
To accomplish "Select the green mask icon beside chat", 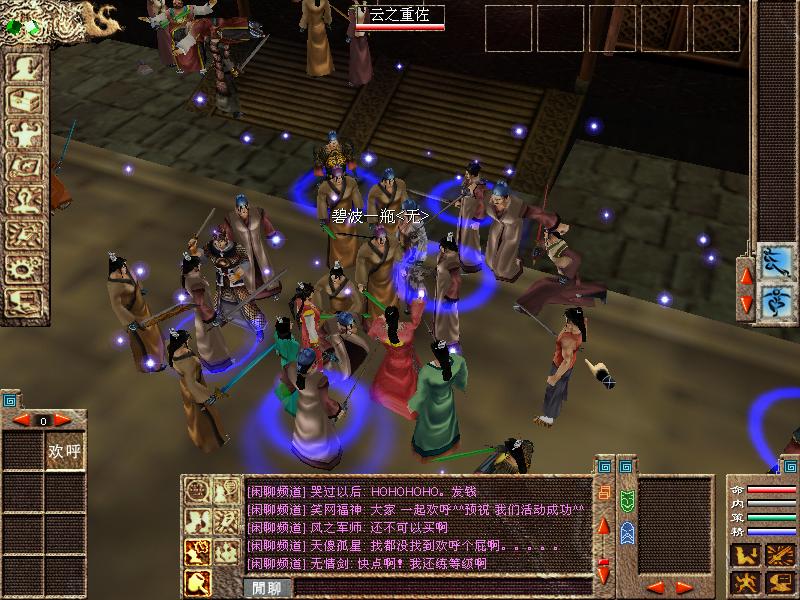I will [x=626, y=500].
